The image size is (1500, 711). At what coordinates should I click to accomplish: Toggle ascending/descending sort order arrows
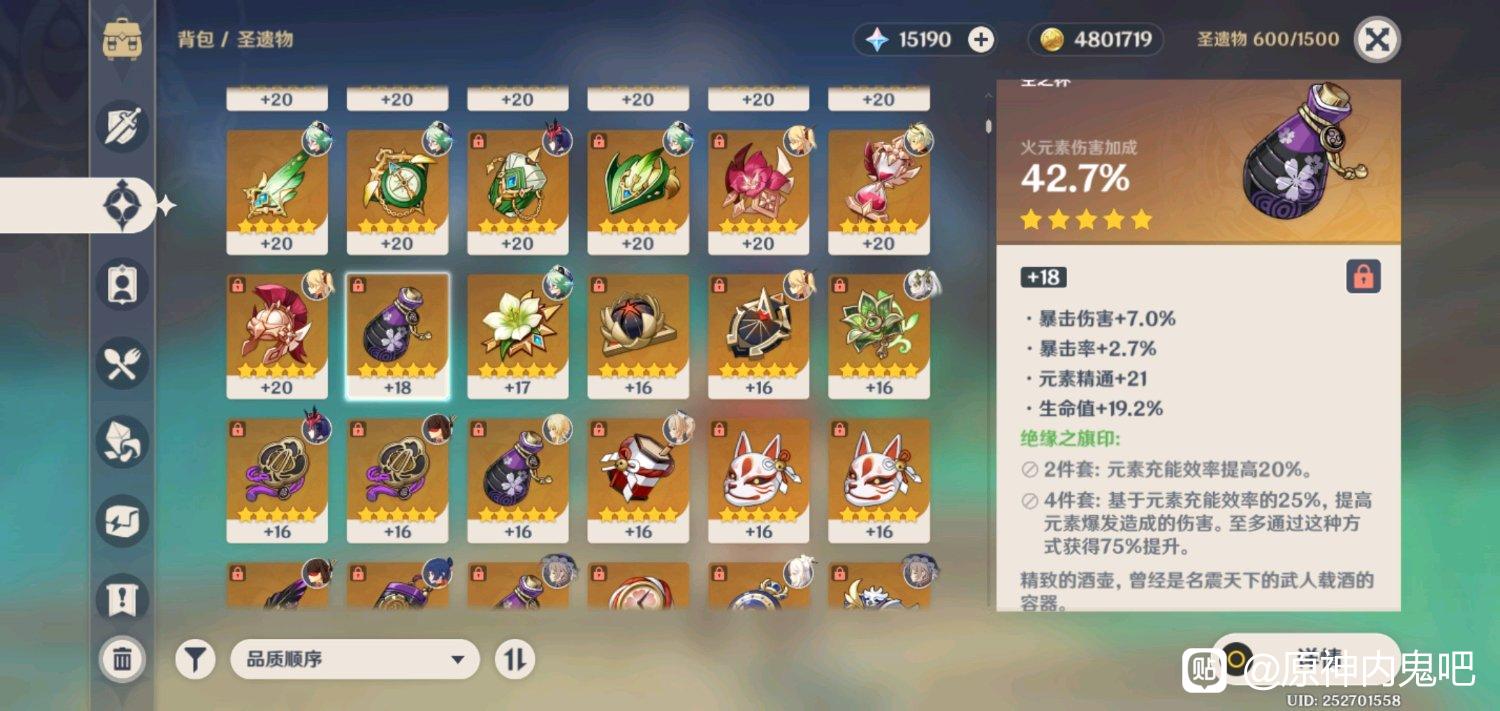point(515,660)
